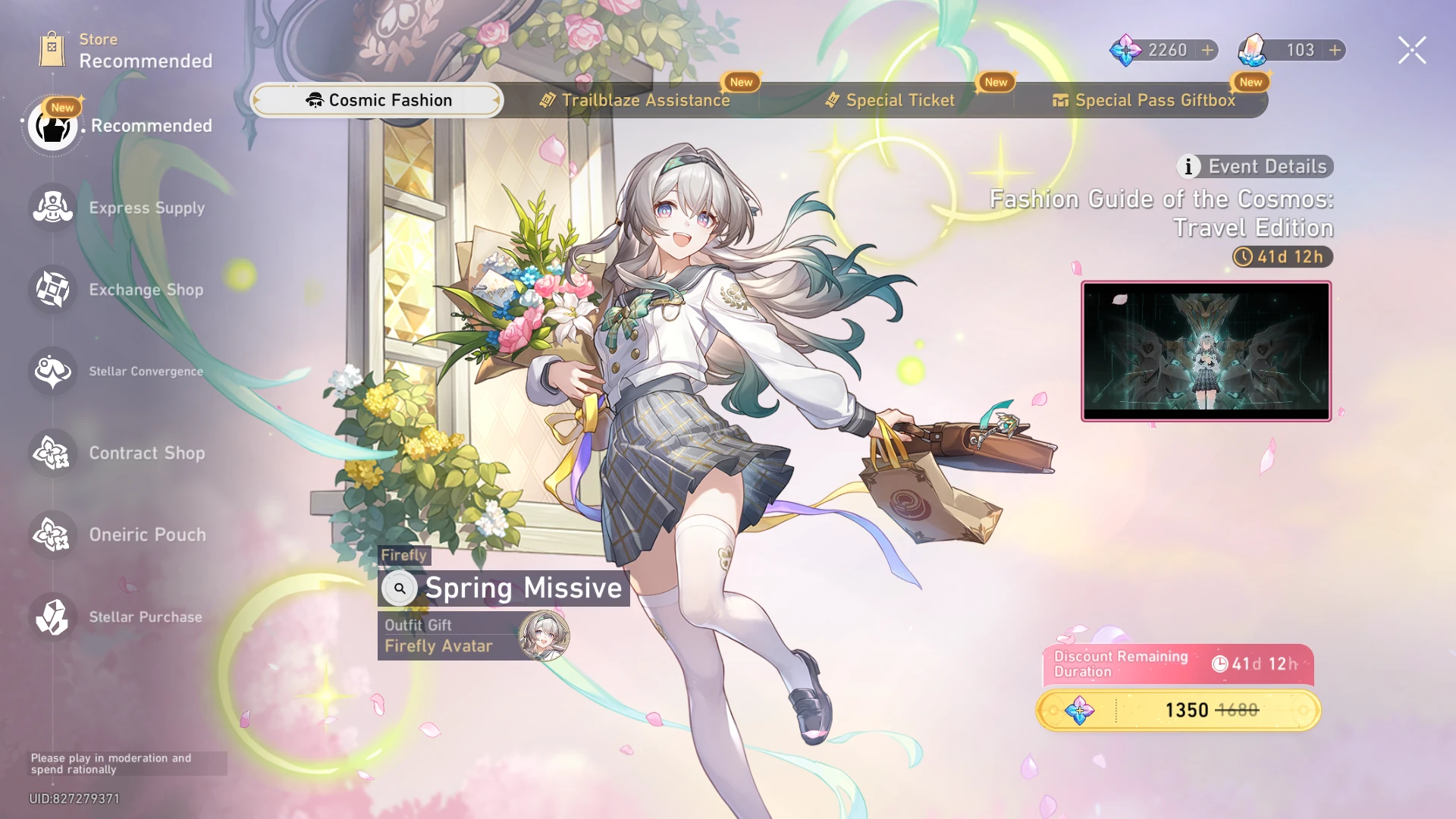This screenshot has width=1456, height=819.
Task: Click the Store bag icon
Action: point(52,47)
